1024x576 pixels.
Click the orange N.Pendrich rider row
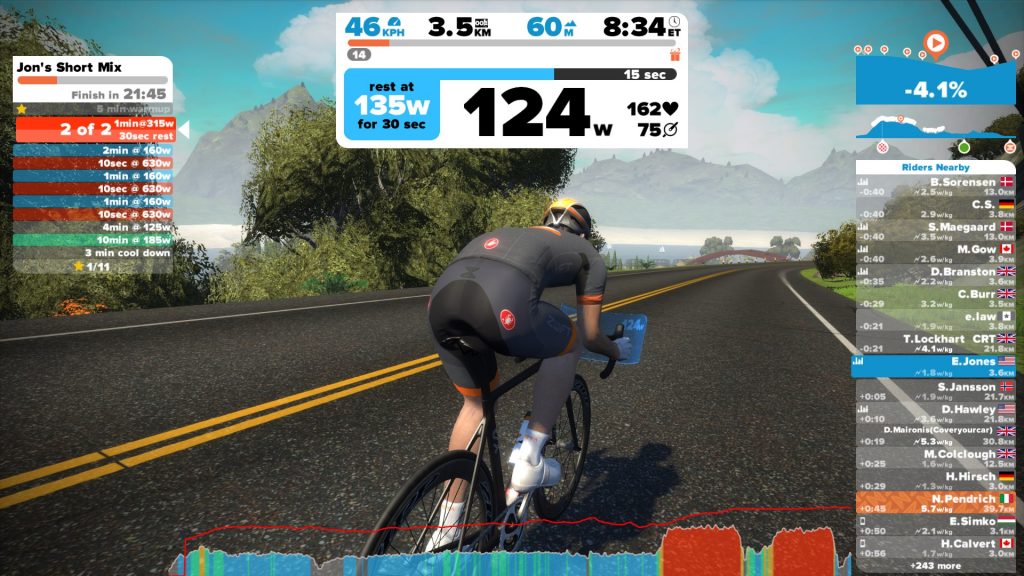(935, 503)
